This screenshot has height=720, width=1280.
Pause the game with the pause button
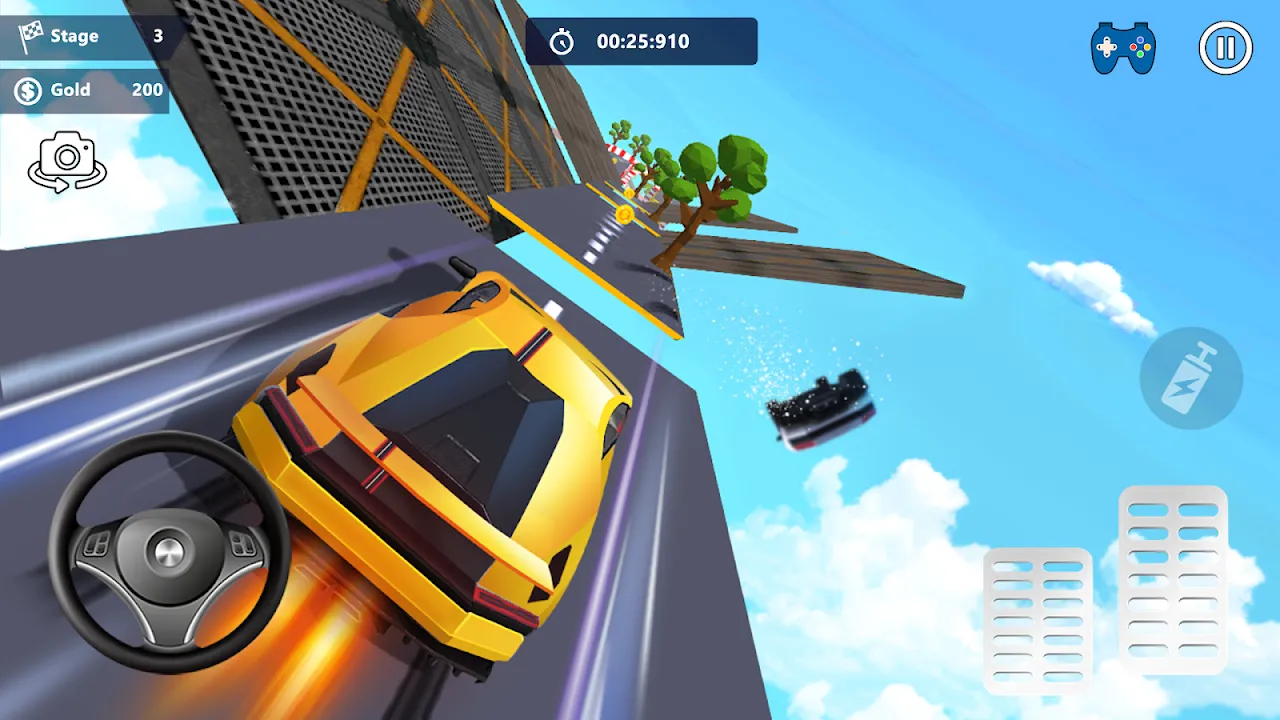(x=1227, y=47)
